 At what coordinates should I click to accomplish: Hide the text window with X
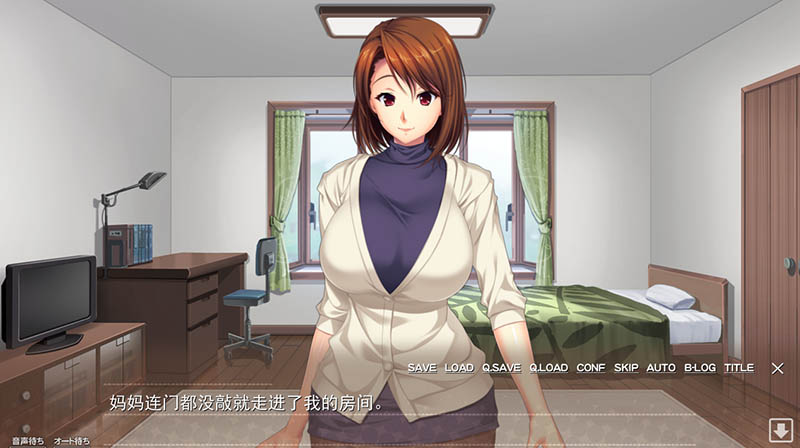click(x=777, y=368)
